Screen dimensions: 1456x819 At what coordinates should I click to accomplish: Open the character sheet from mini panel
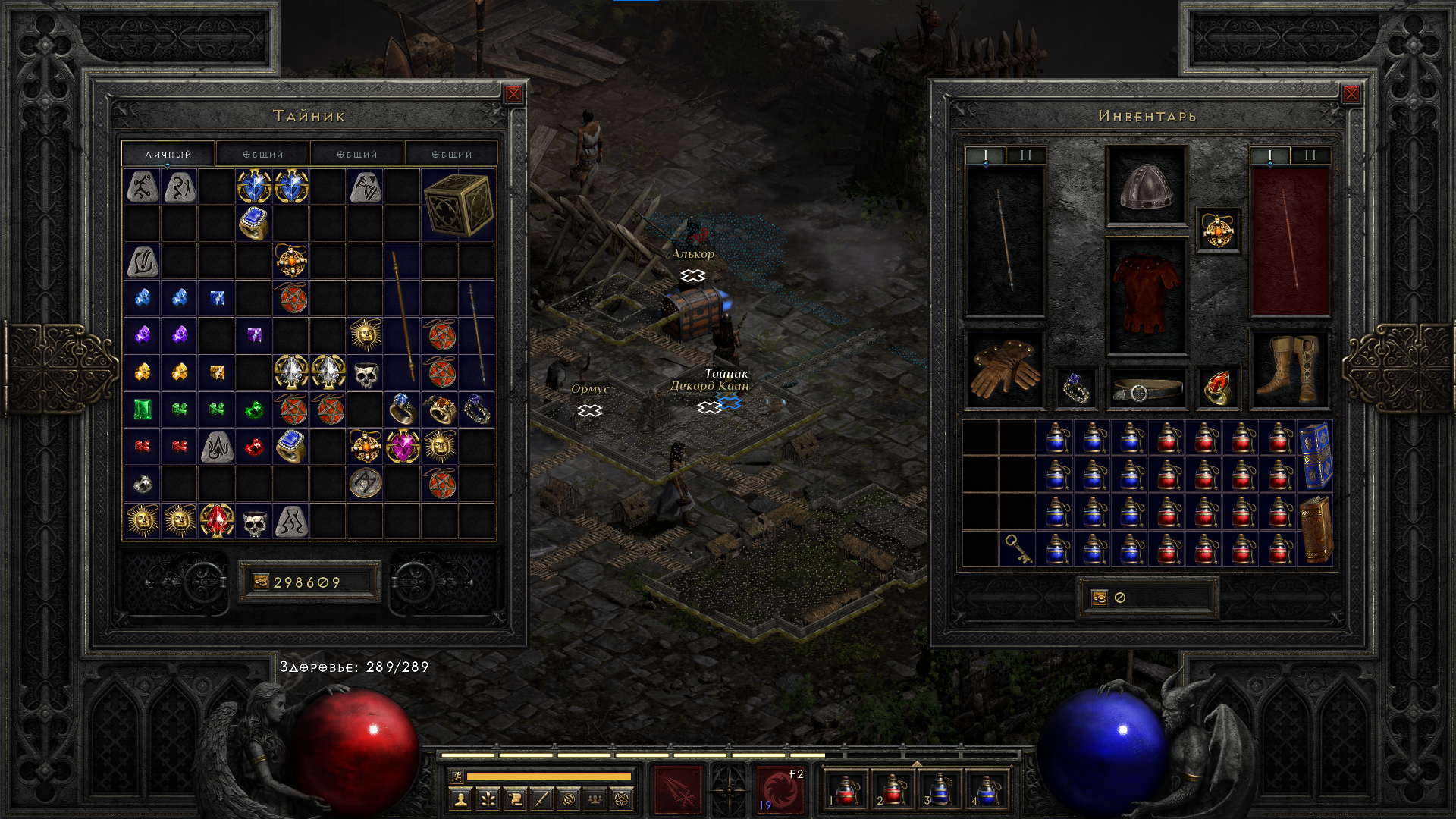(460, 799)
